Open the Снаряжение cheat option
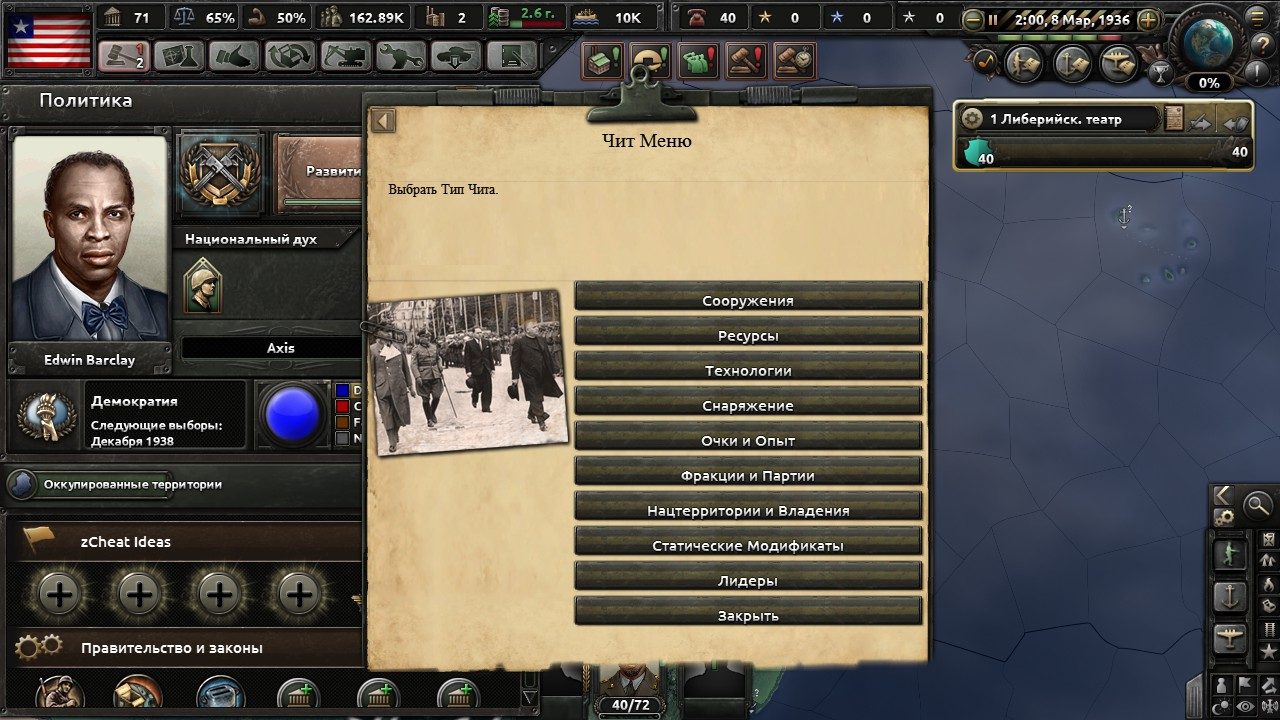This screenshot has height=720, width=1280. click(748, 405)
